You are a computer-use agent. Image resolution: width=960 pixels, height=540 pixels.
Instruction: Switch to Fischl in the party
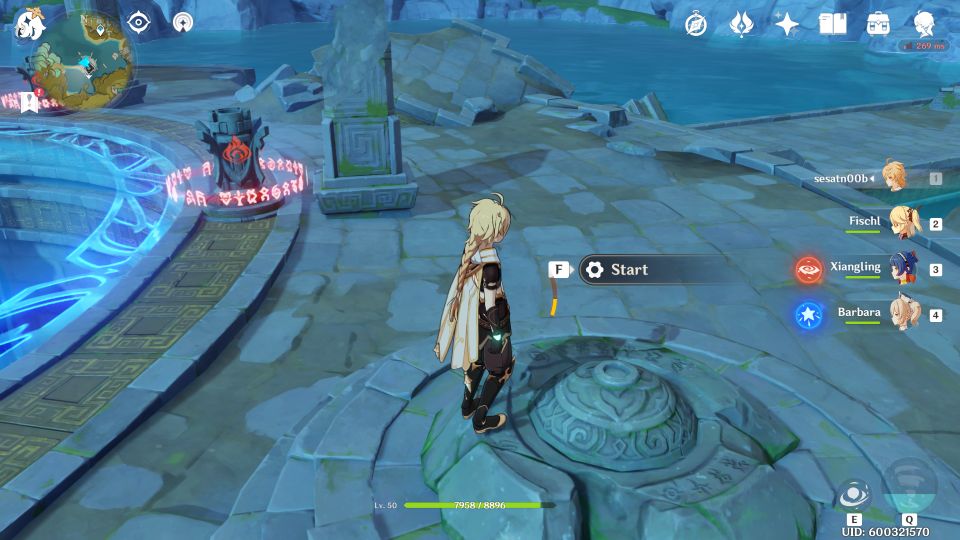[x=905, y=221]
